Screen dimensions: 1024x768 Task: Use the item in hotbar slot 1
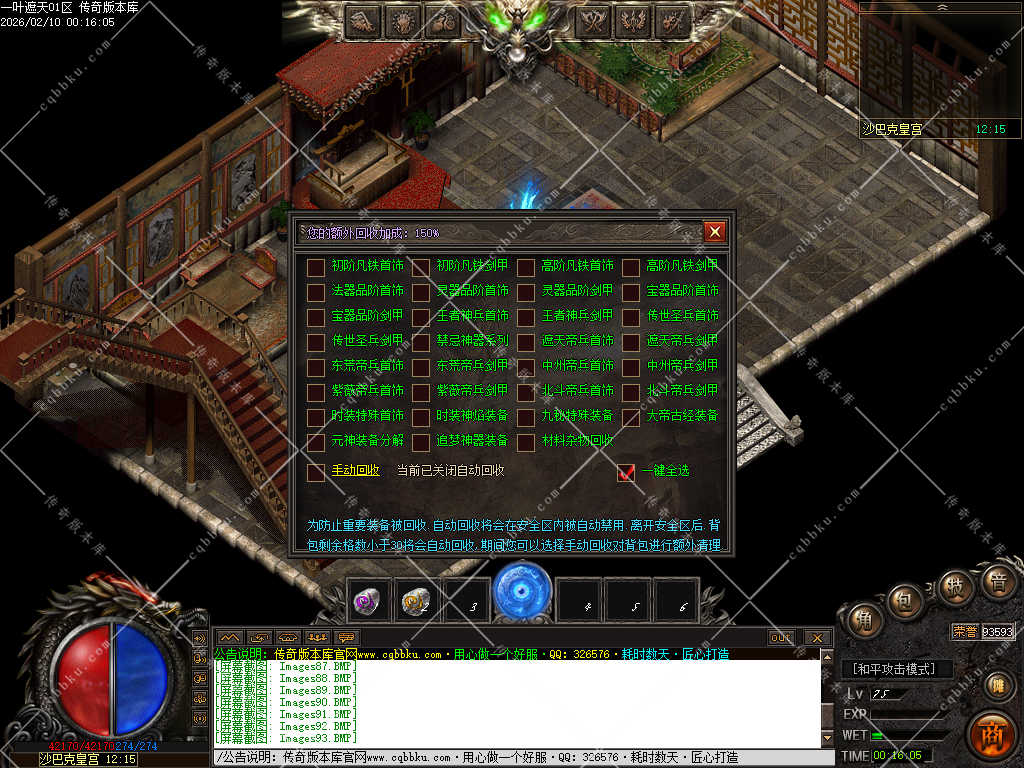coord(368,601)
